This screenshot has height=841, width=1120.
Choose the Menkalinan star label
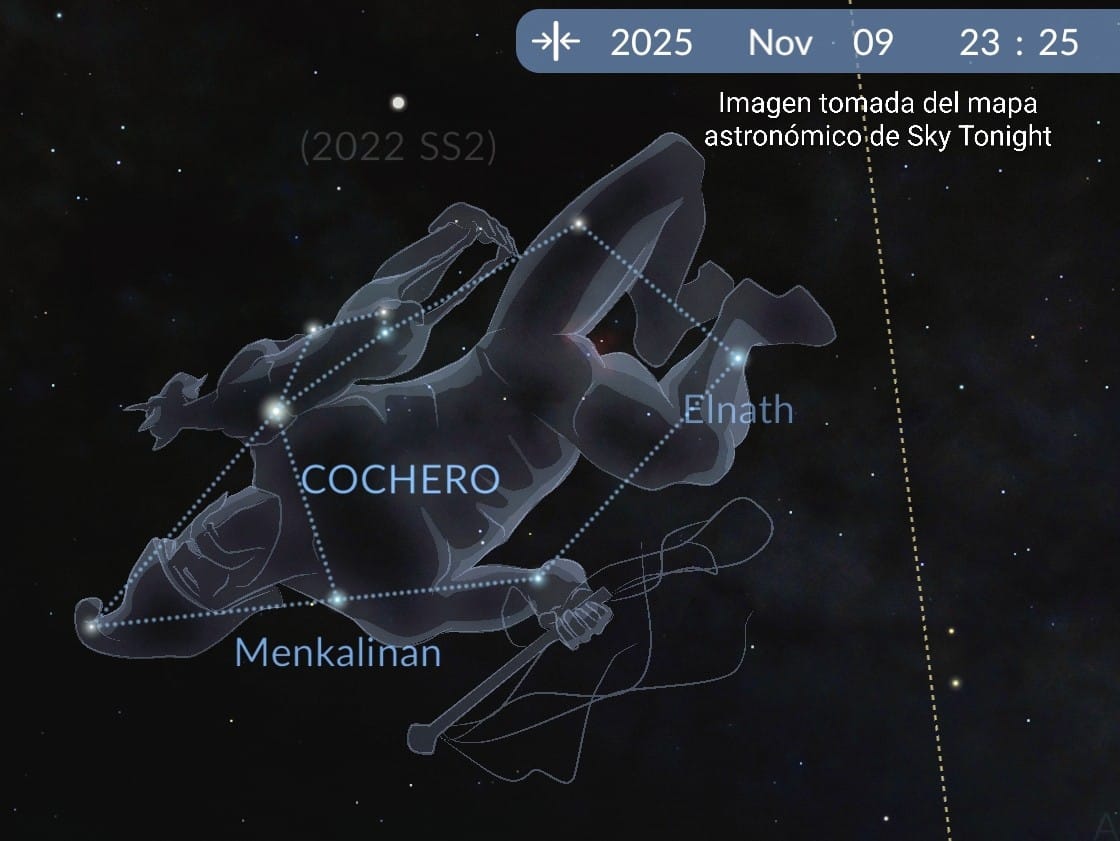337,653
